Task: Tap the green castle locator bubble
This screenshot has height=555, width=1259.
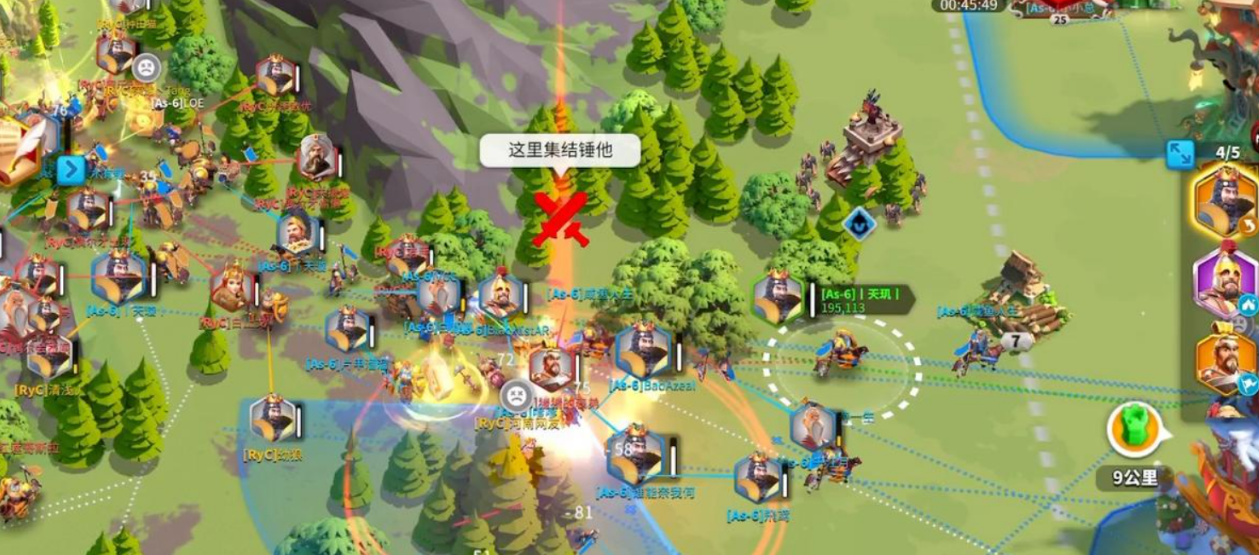Action: [1133, 429]
